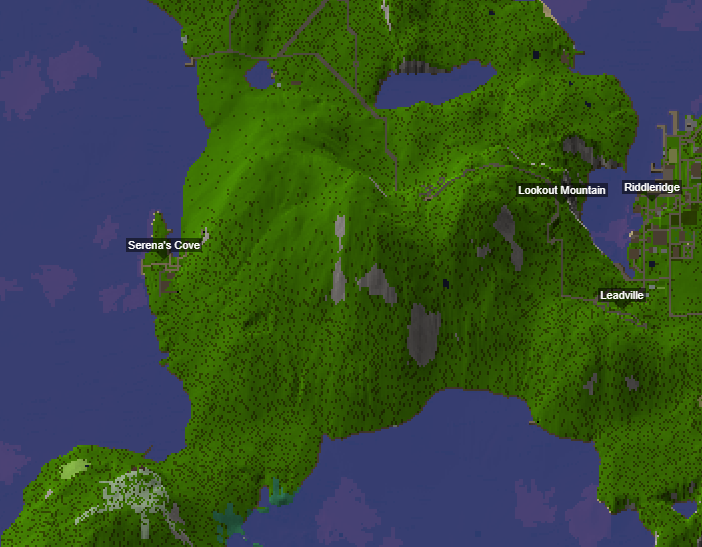Choose the Riddleridge town marker
Image resolution: width=702 pixels, height=547 pixels.
click(x=652, y=187)
